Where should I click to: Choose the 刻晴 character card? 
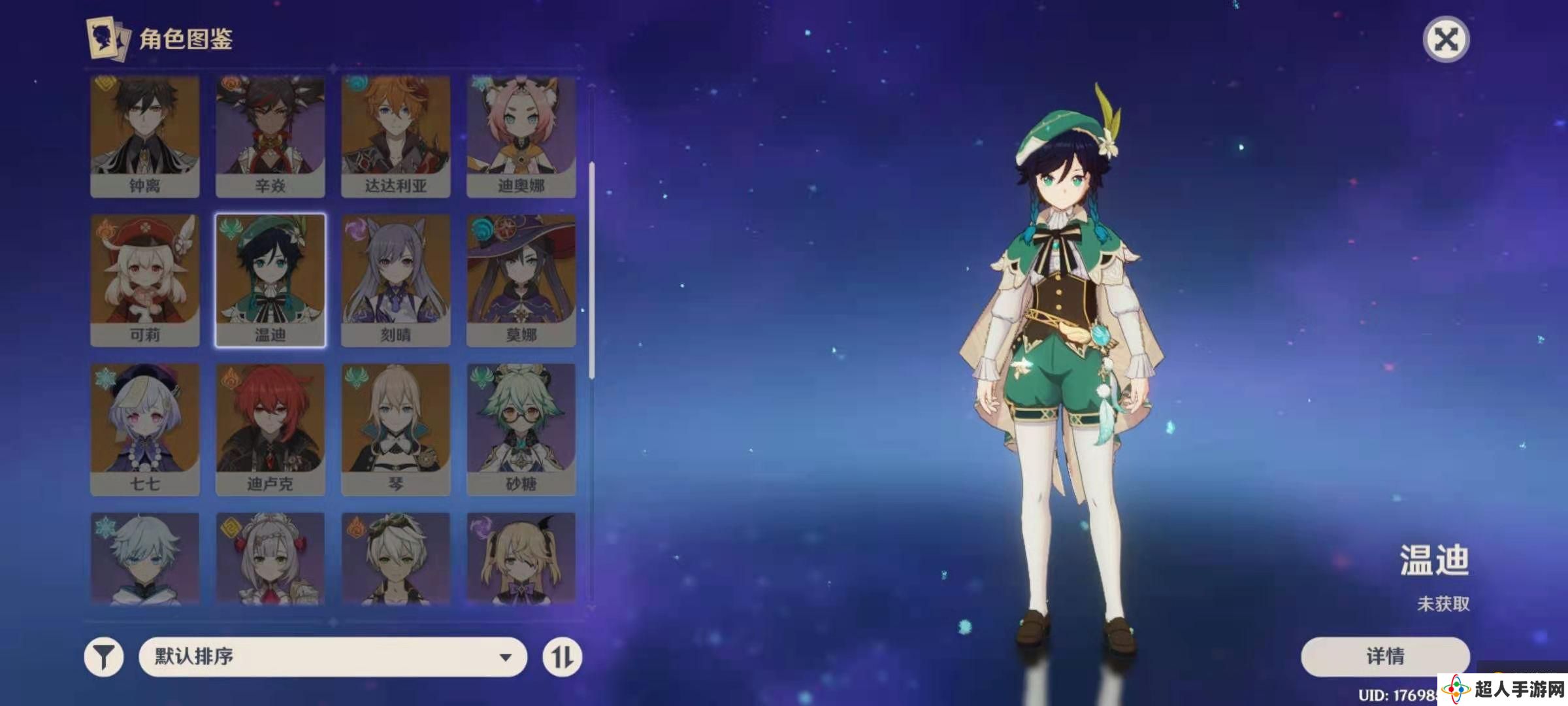click(x=395, y=280)
